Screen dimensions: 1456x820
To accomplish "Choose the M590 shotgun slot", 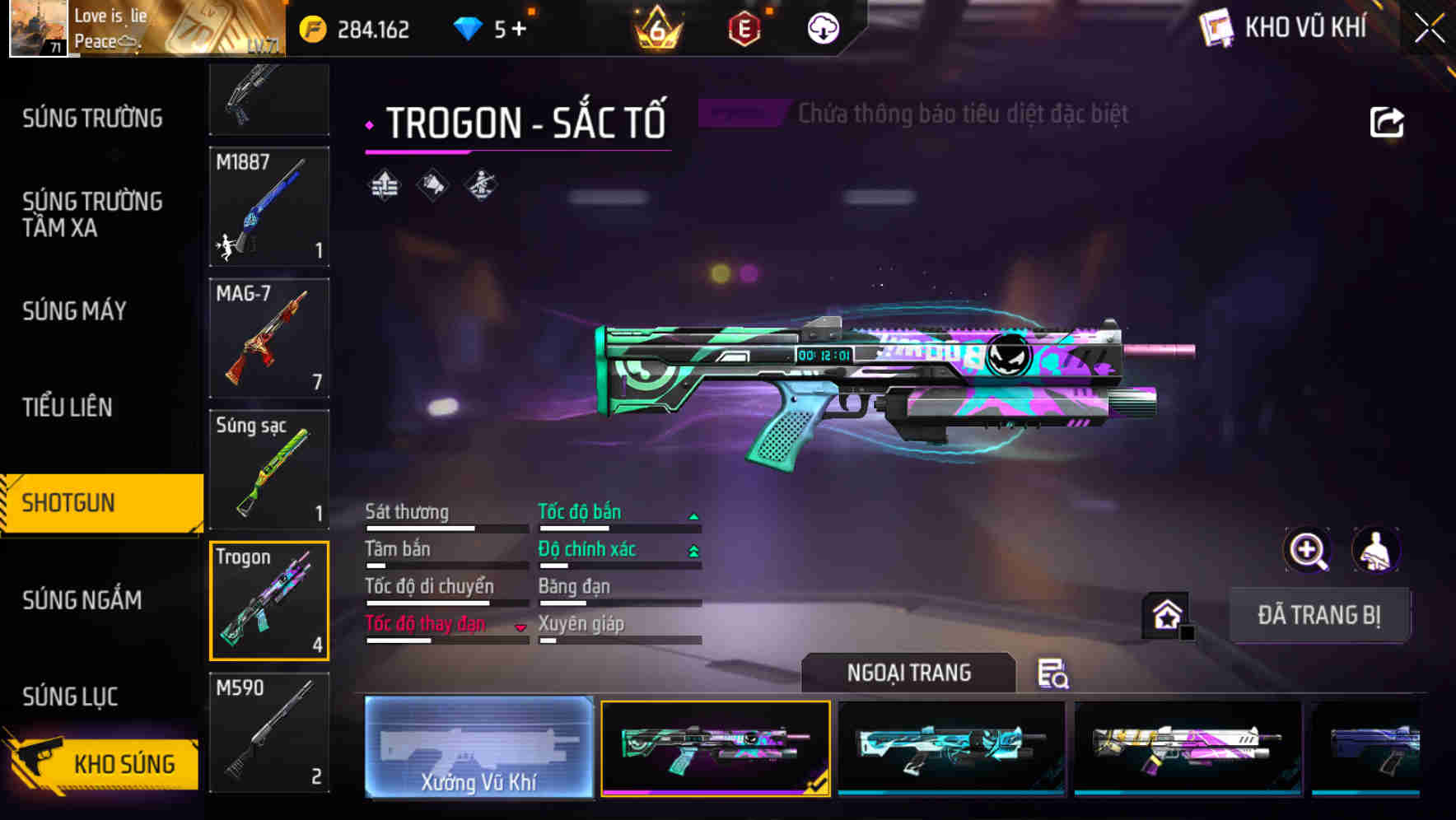I will (x=269, y=732).
